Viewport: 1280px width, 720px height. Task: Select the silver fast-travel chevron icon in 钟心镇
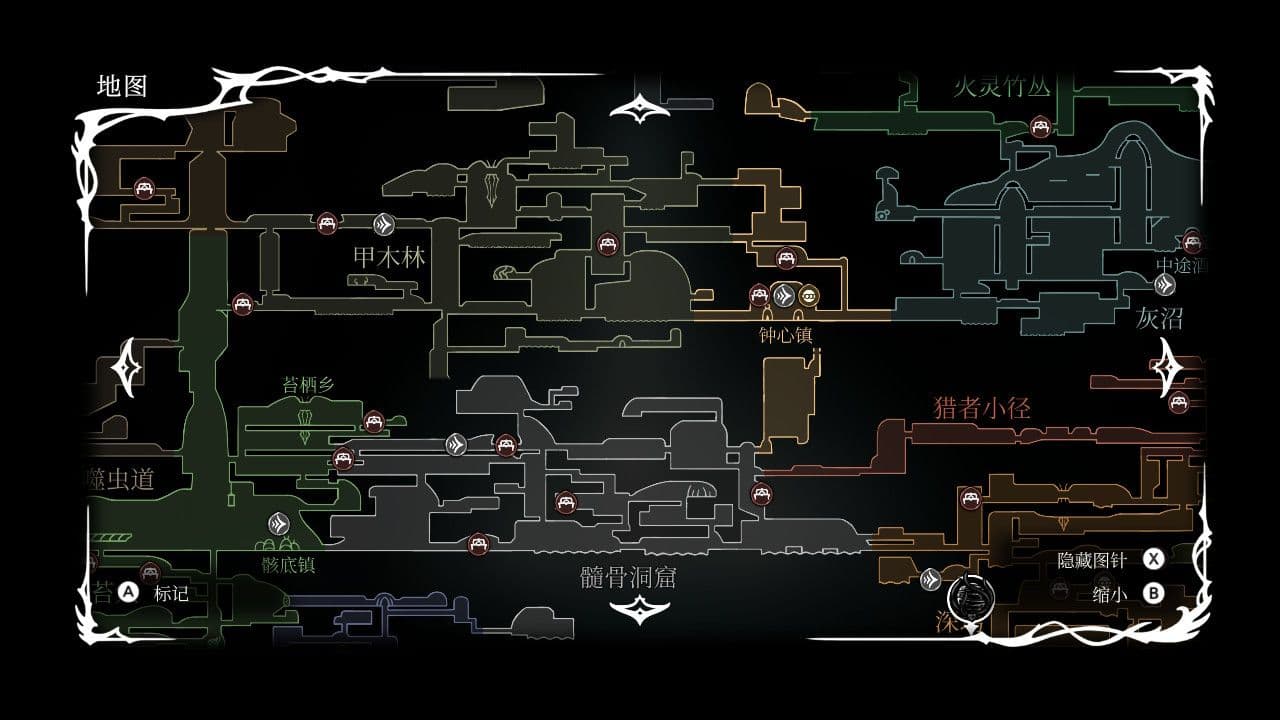pyautogui.click(x=785, y=295)
